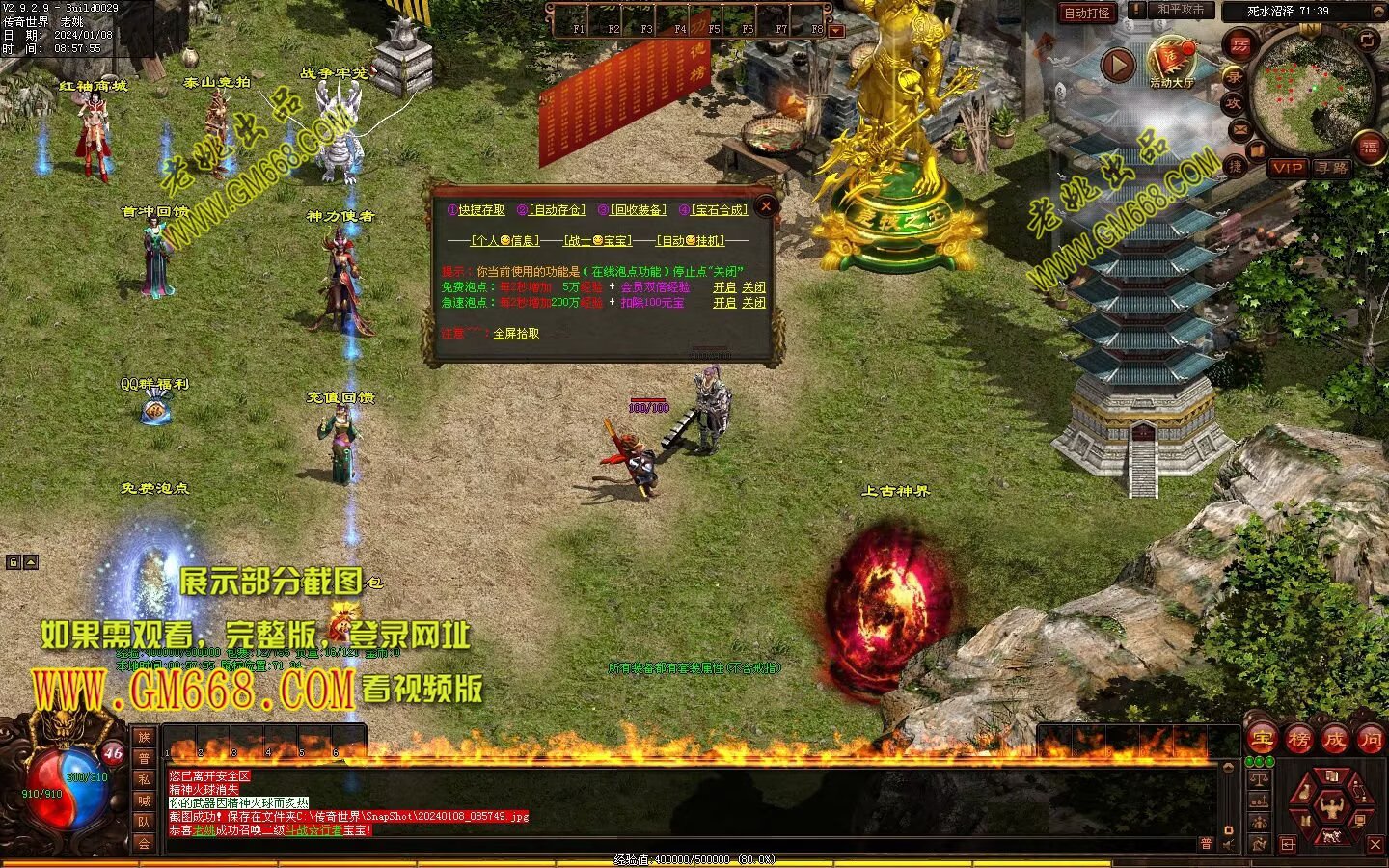Click the 全屏拾取 full-screen pickup link
Screen dimensions: 1389x868
[x=516, y=333]
